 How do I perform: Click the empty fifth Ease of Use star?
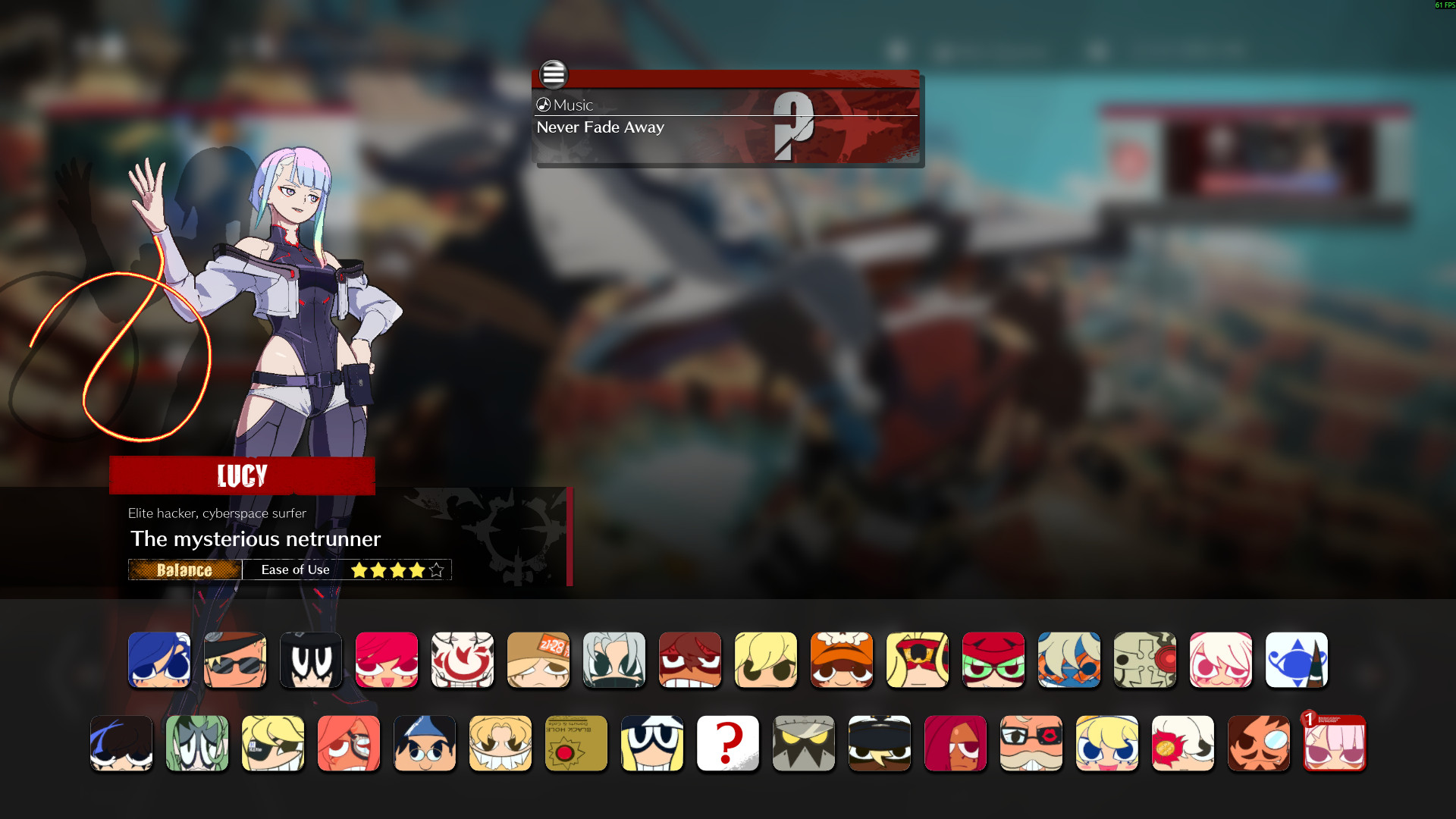coord(436,569)
